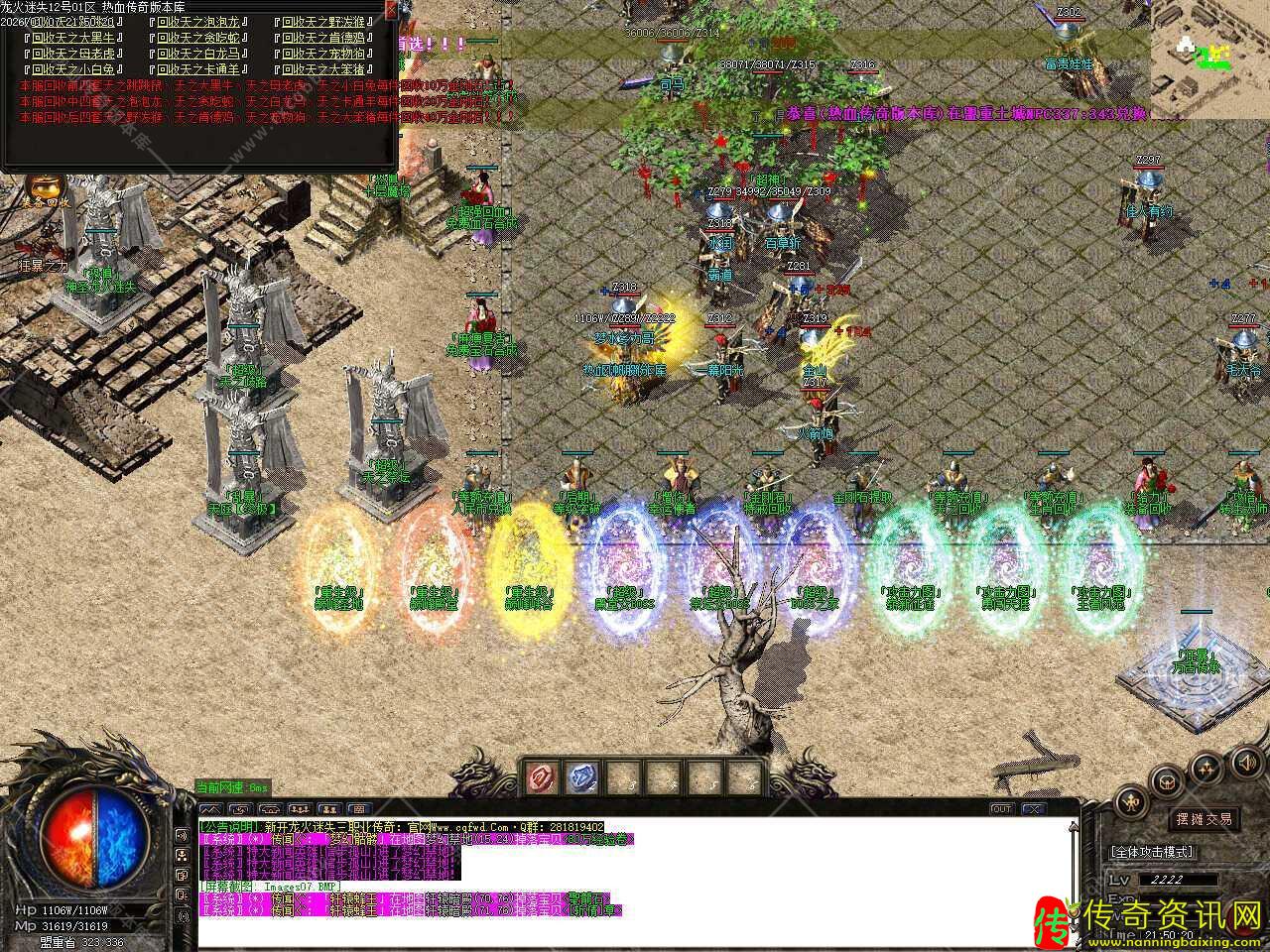Toggle the 全体攻击模式 attack mode label

point(1153,852)
